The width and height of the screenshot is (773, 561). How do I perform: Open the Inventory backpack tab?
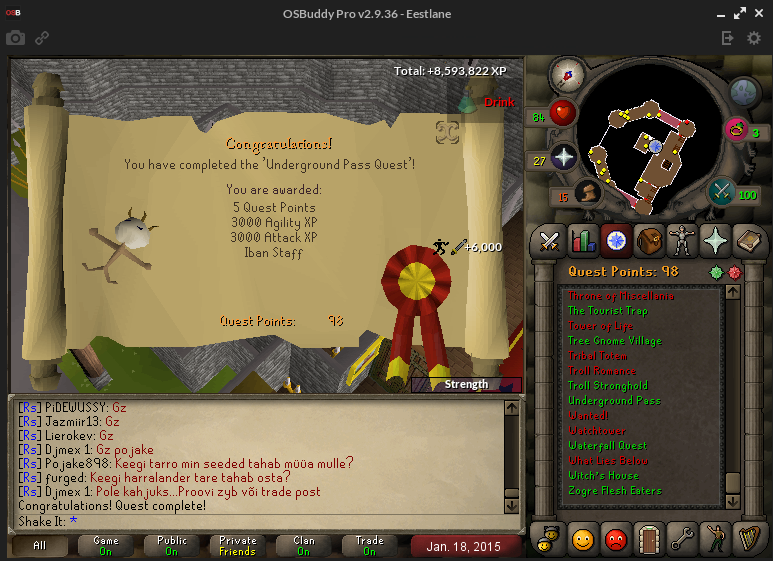(649, 241)
